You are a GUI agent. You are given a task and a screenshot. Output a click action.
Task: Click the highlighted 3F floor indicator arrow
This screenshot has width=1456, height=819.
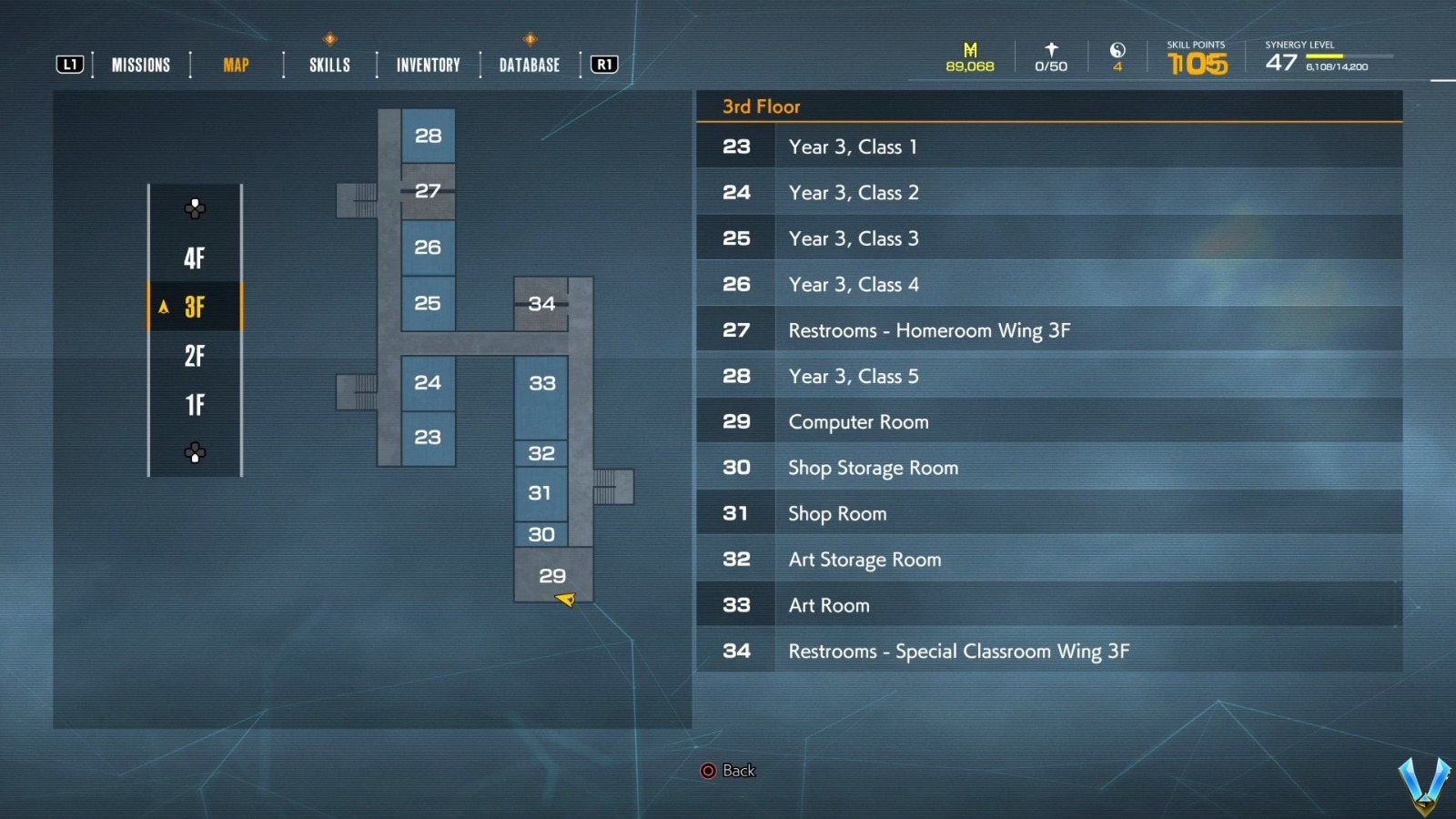164,308
